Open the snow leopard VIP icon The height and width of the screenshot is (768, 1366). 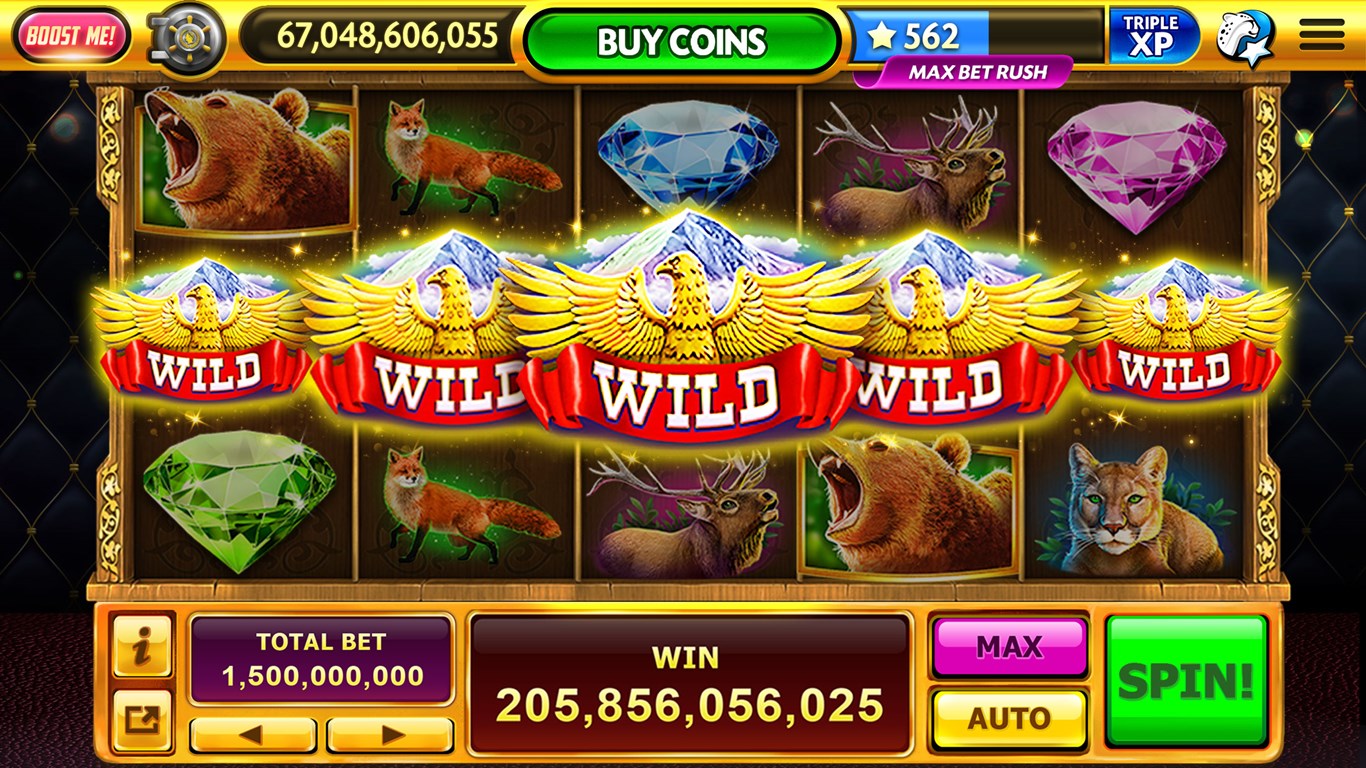coord(1243,33)
